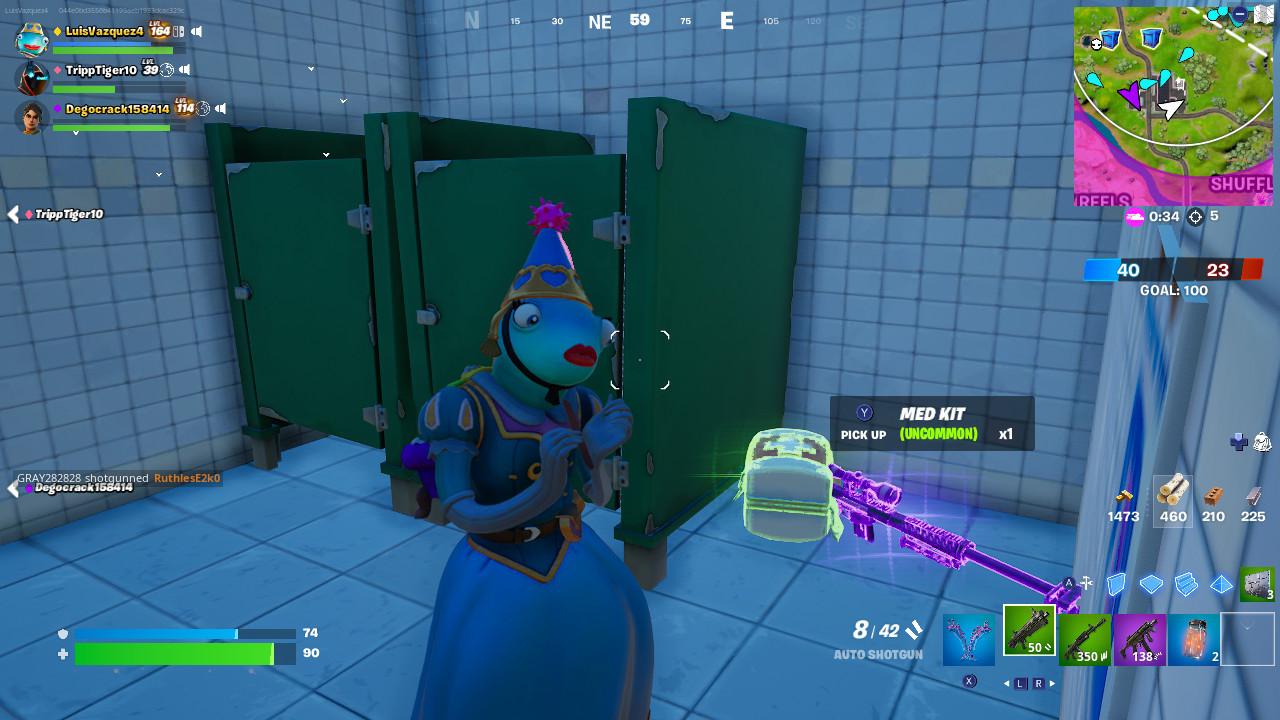This screenshot has height=720, width=1280.
Task: Click the X button near the pickaxe slot
Action: coord(969,680)
